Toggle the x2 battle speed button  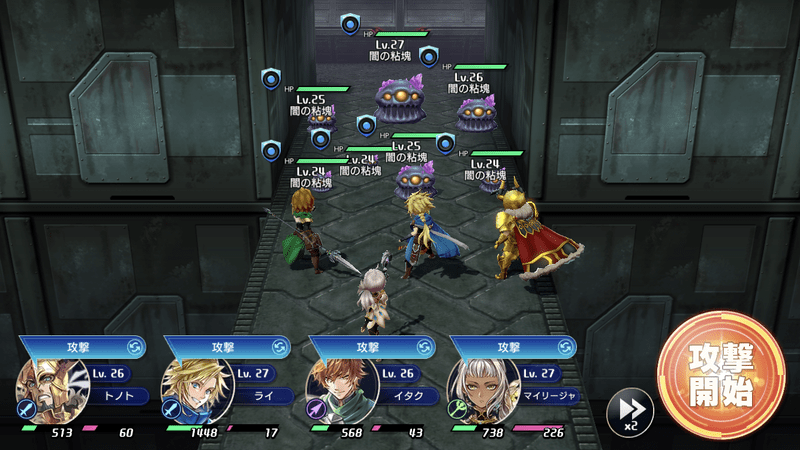point(630,410)
